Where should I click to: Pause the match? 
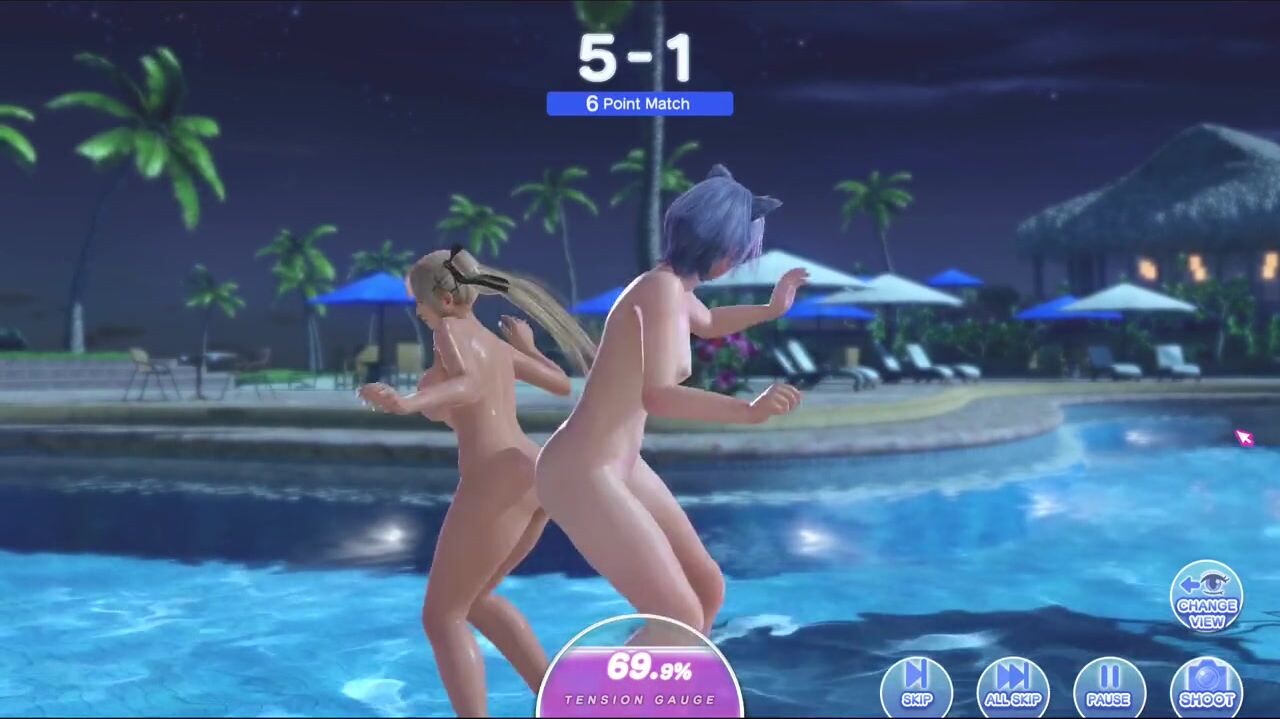(x=1109, y=686)
